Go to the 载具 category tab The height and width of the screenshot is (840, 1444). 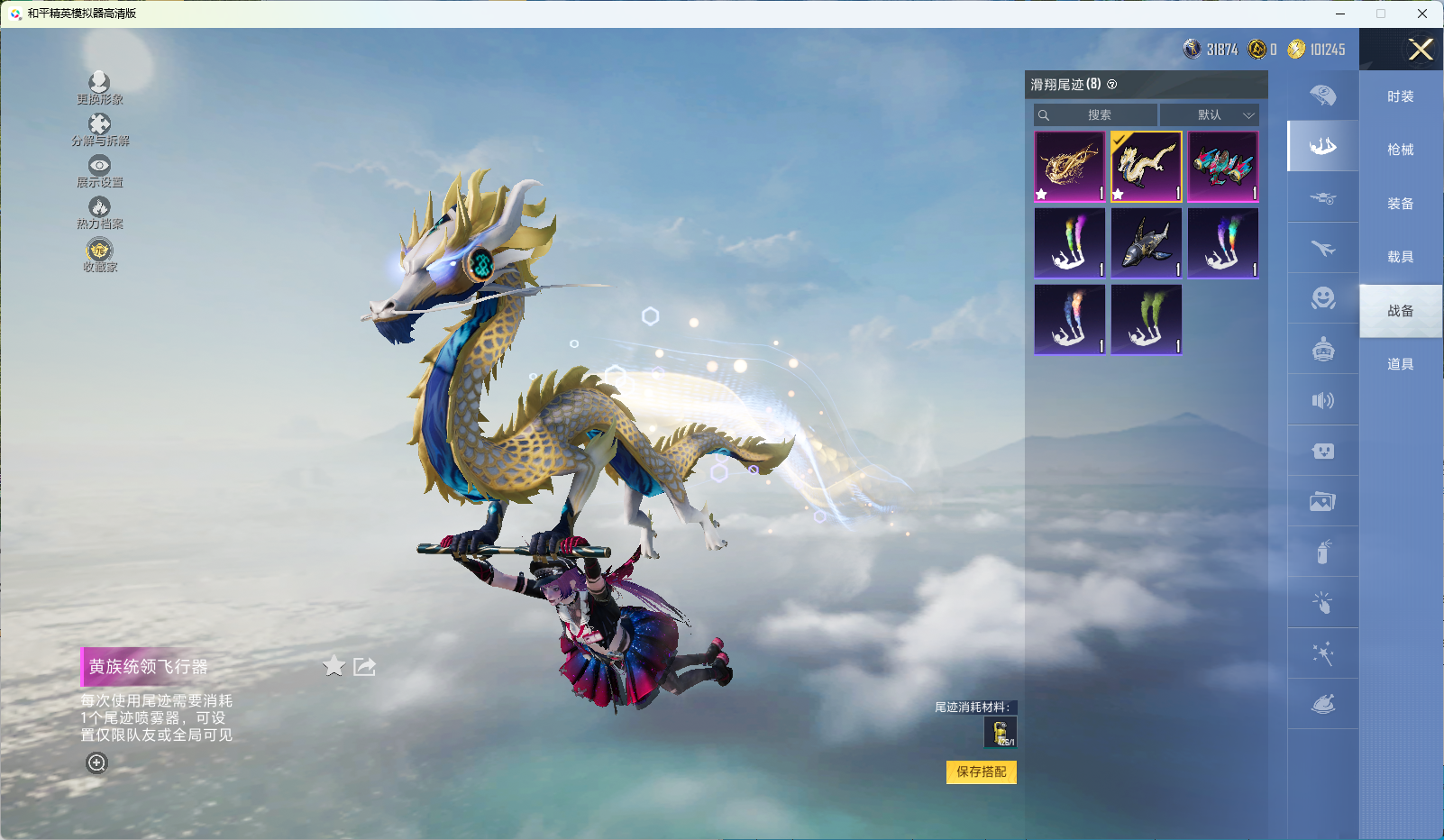click(1400, 257)
